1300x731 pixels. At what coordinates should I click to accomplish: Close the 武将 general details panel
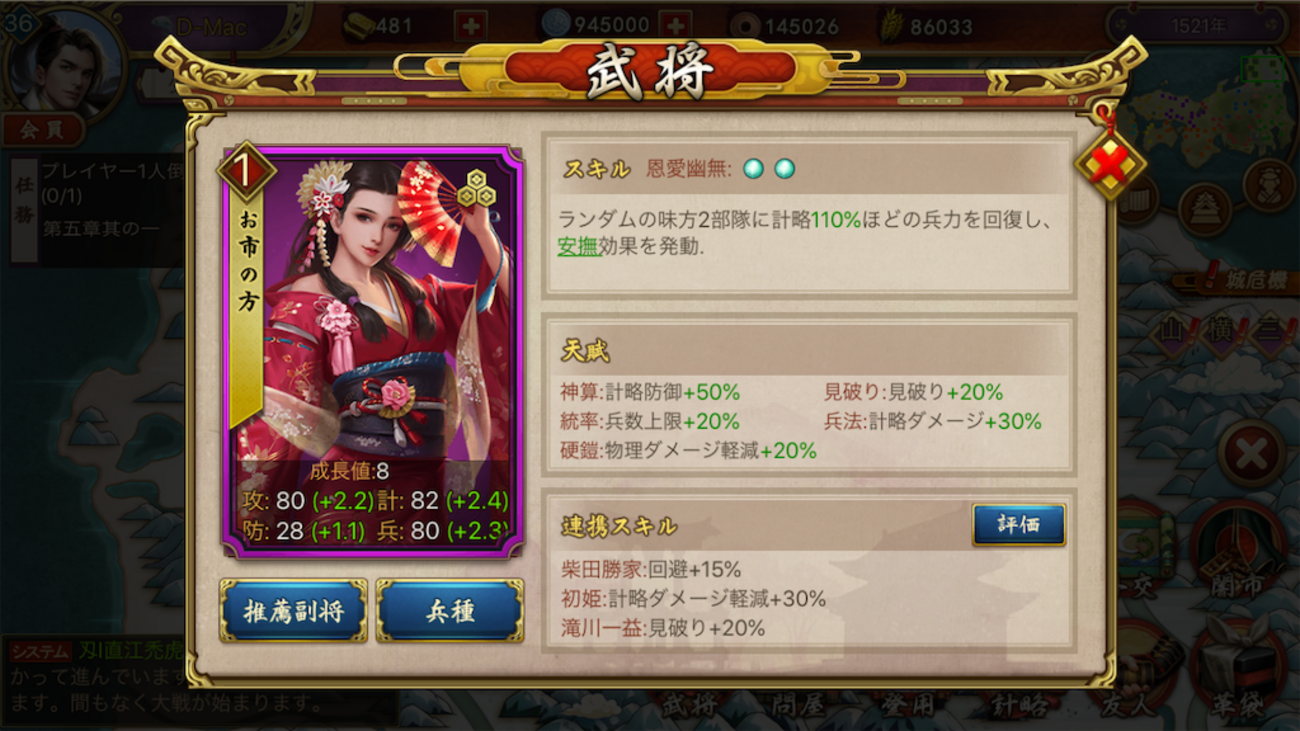tap(1109, 164)
